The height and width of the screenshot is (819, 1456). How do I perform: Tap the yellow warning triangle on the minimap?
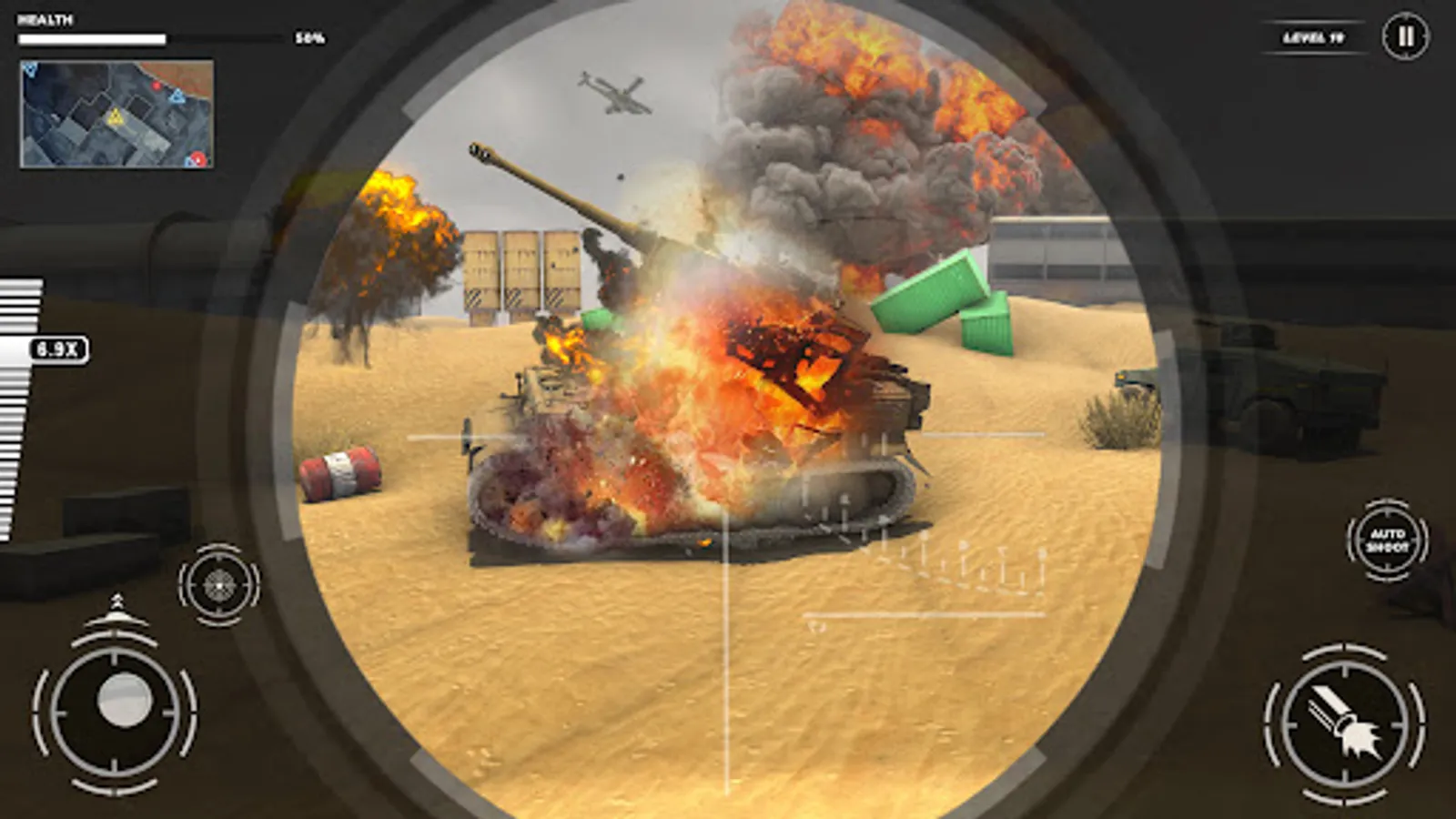click(116, 117)
